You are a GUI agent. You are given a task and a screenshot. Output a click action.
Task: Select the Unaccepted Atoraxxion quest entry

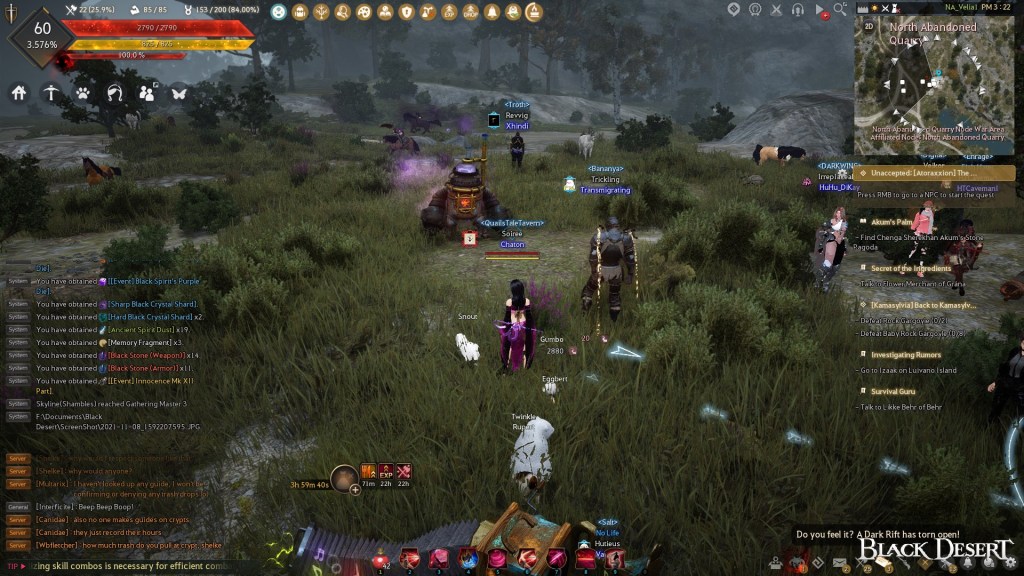(x=934, y=173)
